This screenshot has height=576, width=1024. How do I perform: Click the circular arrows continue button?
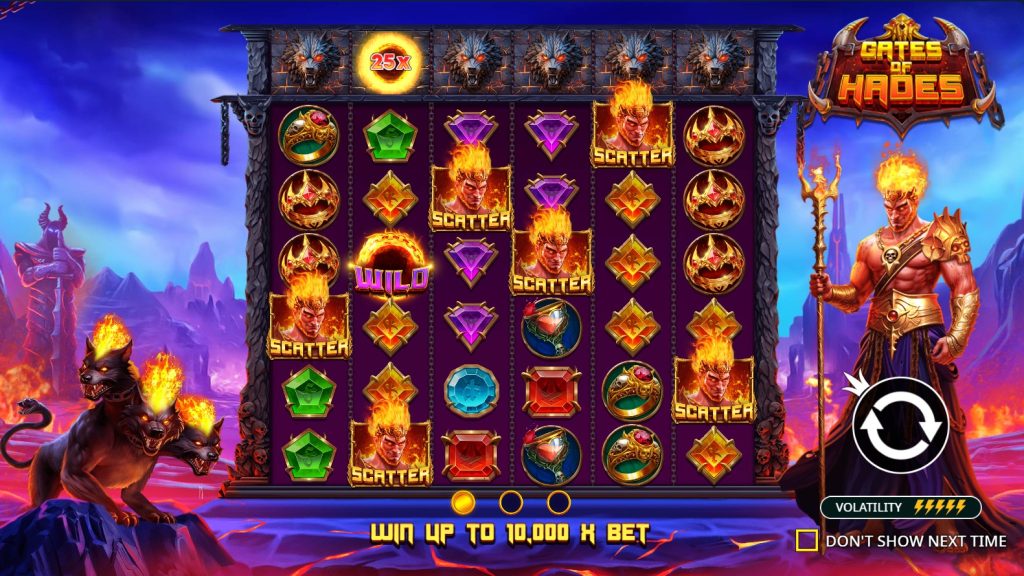[x=900, y=427]
